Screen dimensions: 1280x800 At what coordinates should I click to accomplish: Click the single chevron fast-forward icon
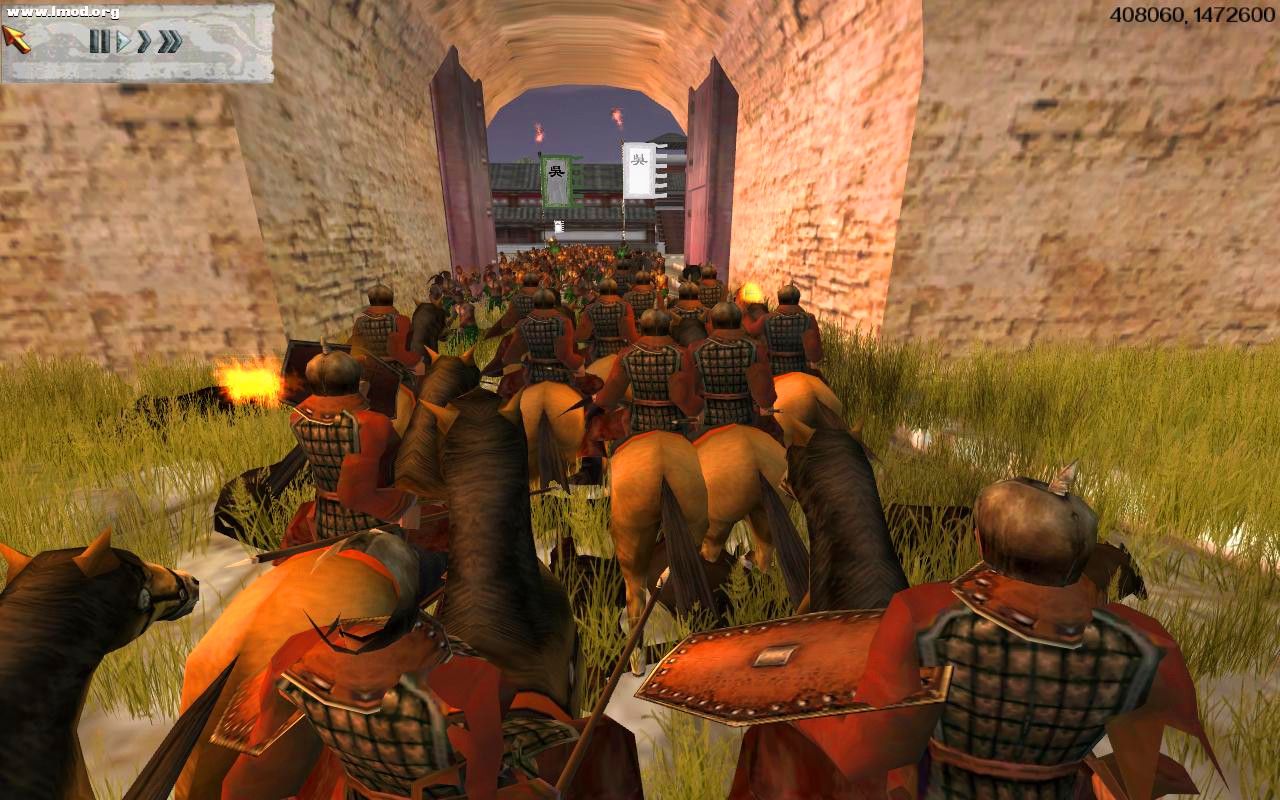coord(142,42)
